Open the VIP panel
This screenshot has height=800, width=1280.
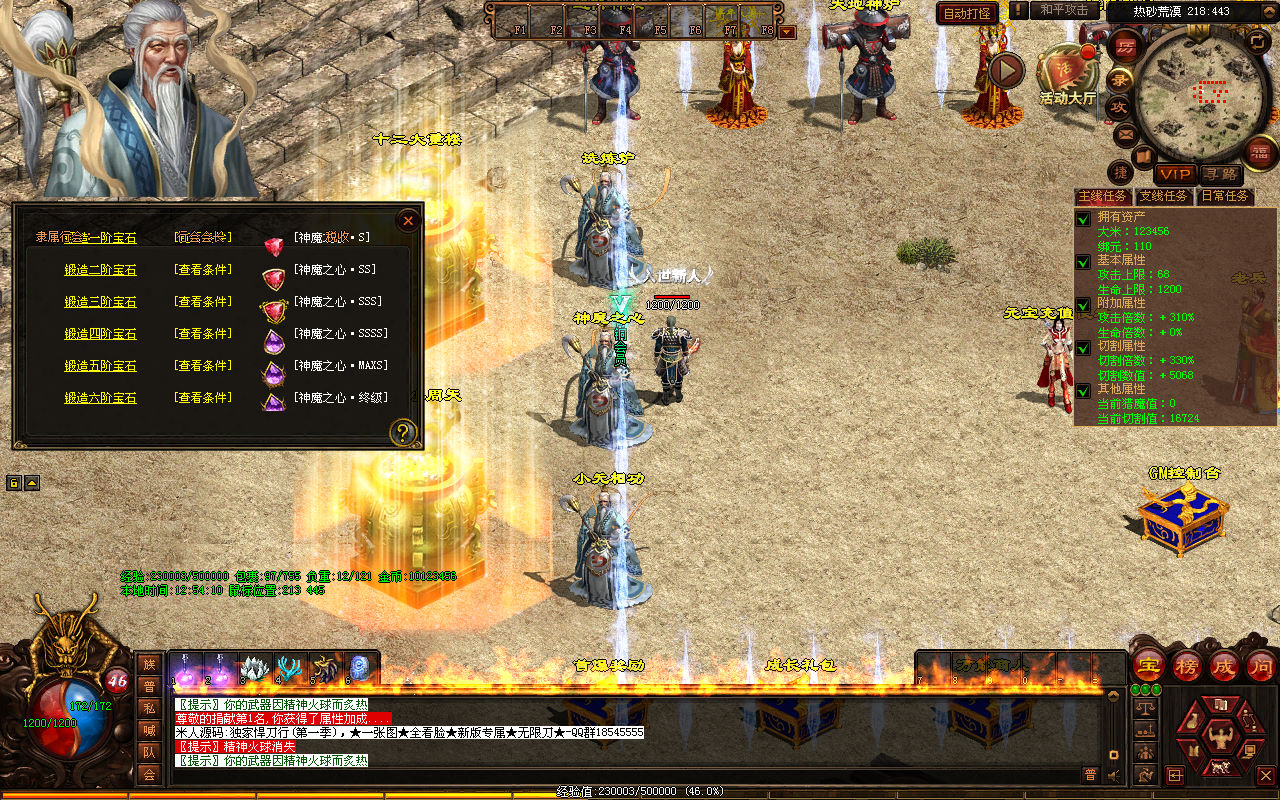point(1175,174)
